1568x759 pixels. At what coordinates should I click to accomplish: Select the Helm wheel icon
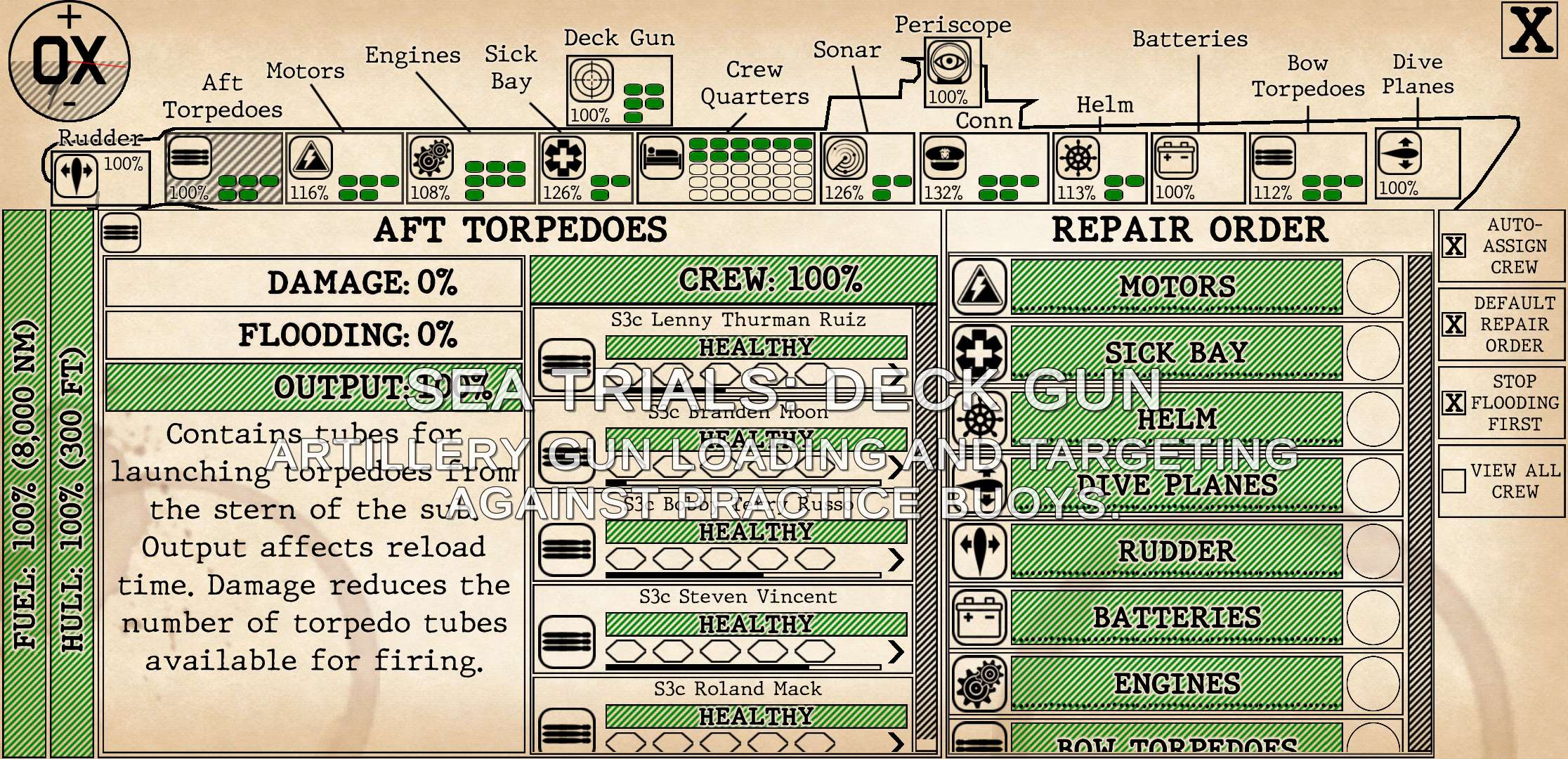[1078, 157]
